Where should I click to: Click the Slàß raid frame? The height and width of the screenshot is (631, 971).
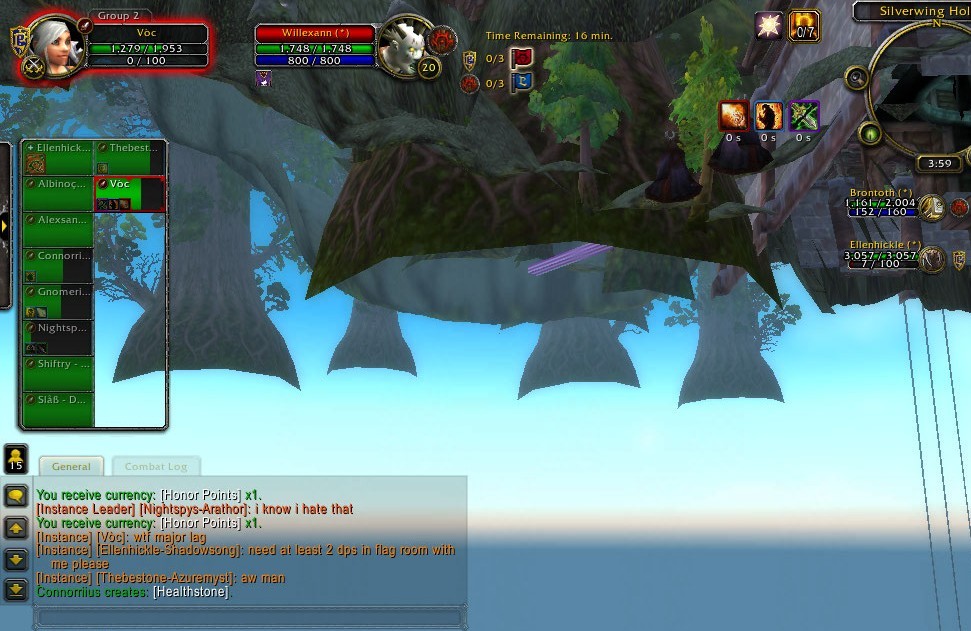coord(58,408)
